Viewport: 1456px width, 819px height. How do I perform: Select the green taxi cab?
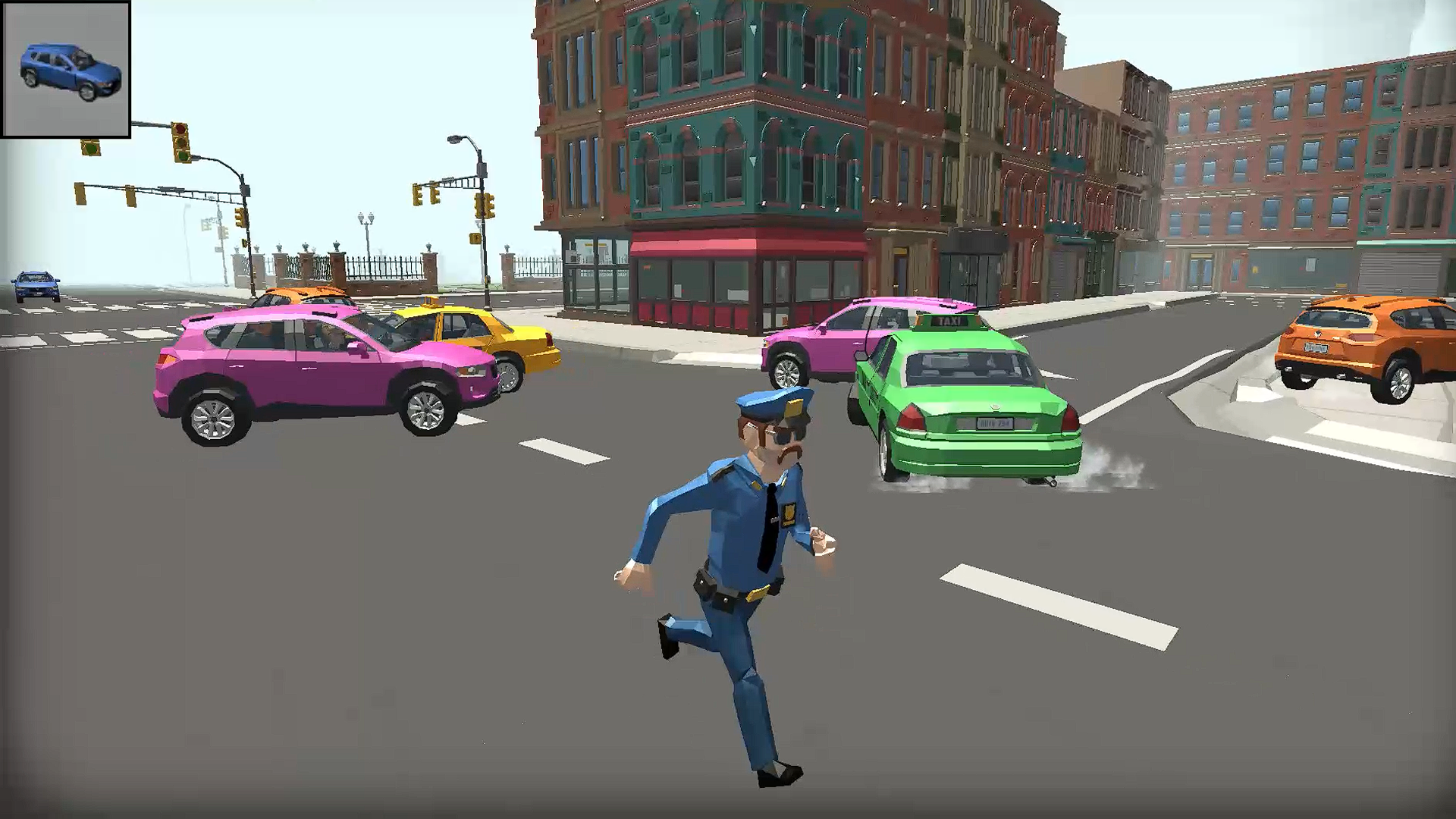[963, 402]
